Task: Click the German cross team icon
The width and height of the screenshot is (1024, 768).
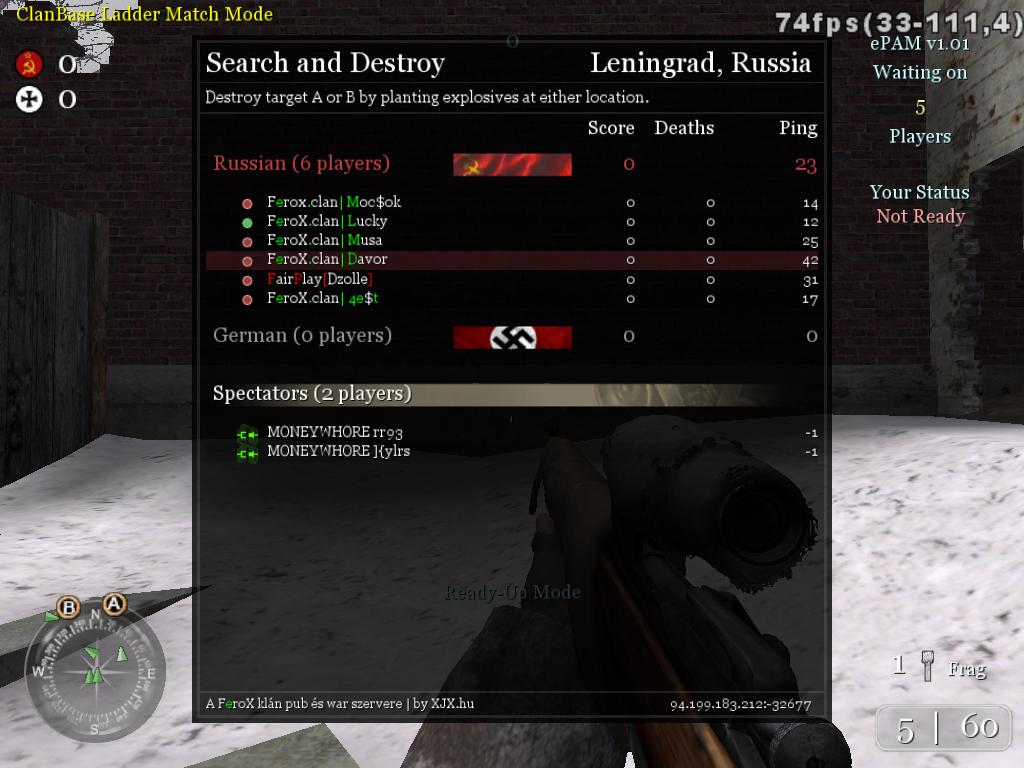Action: pyautogui.click(x=29, y=99)
